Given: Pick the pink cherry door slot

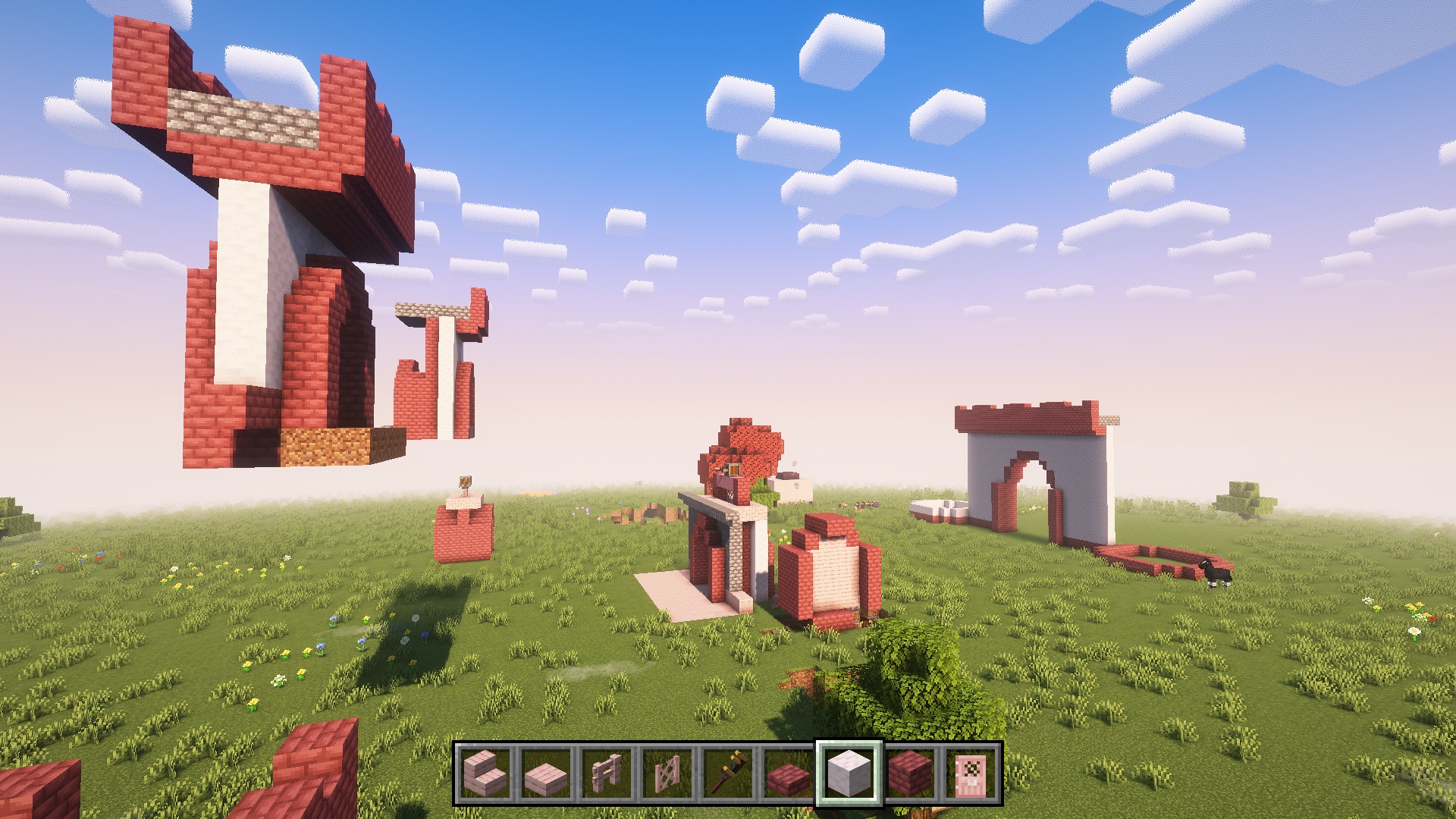Looking at the screenshot, I should [x=971, y=773].
